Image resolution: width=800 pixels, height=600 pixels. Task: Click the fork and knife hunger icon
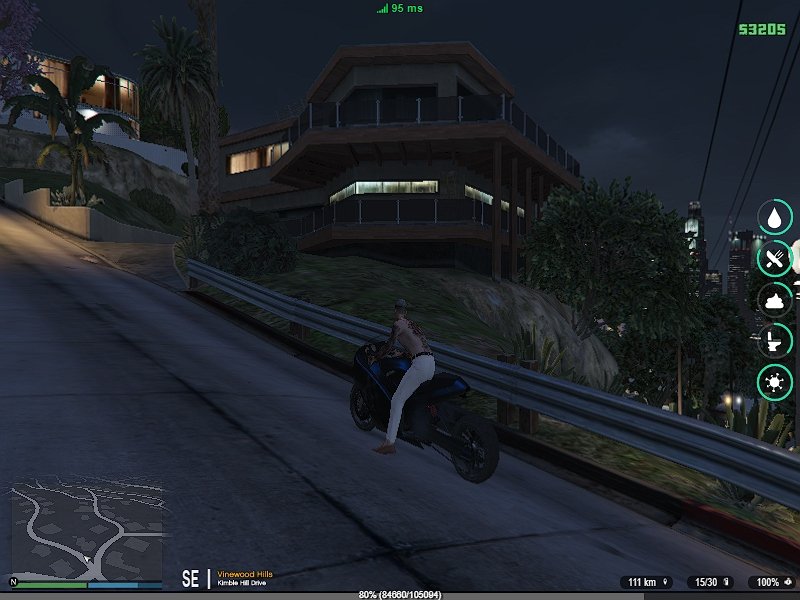coord(775,259)
